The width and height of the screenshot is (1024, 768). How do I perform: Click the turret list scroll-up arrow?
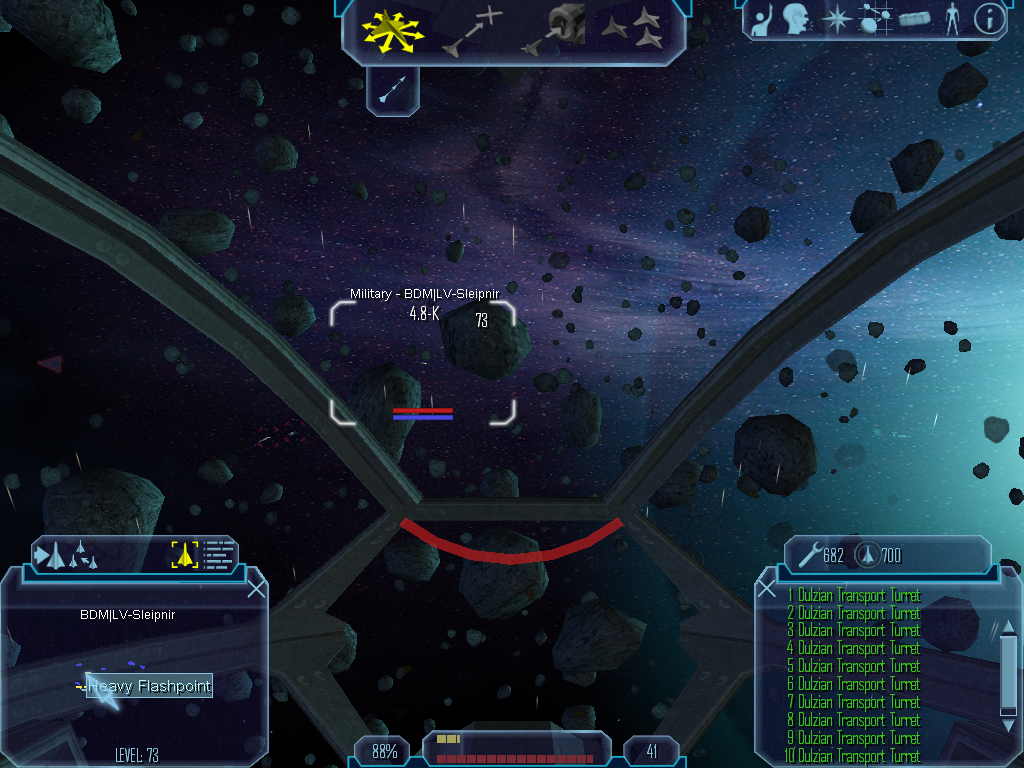(1008, 627)
